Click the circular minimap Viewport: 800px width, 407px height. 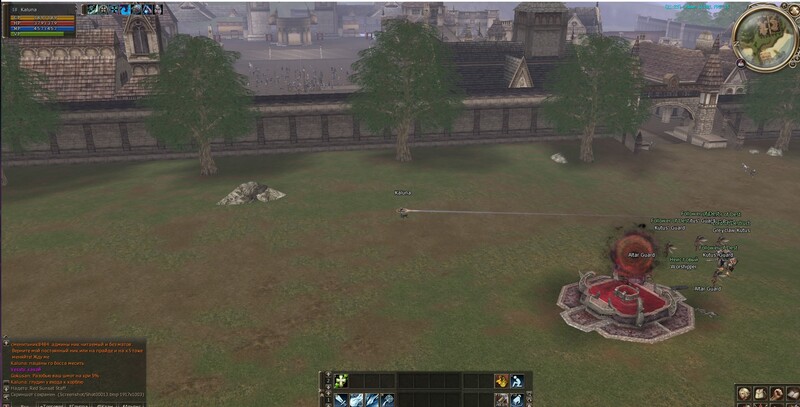(x=764, y=36)
